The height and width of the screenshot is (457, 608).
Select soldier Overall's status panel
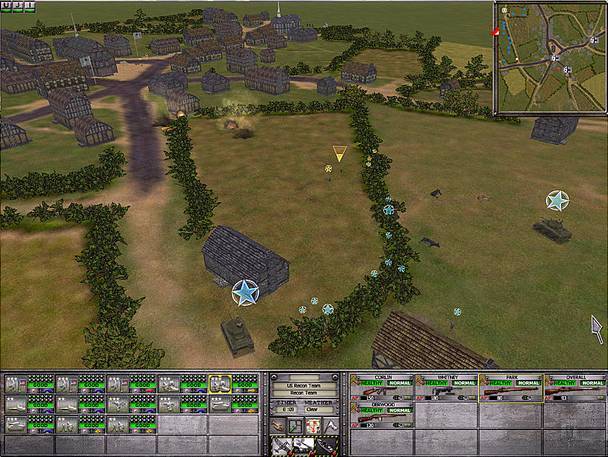pyautogui.click(x=576, y=388)
